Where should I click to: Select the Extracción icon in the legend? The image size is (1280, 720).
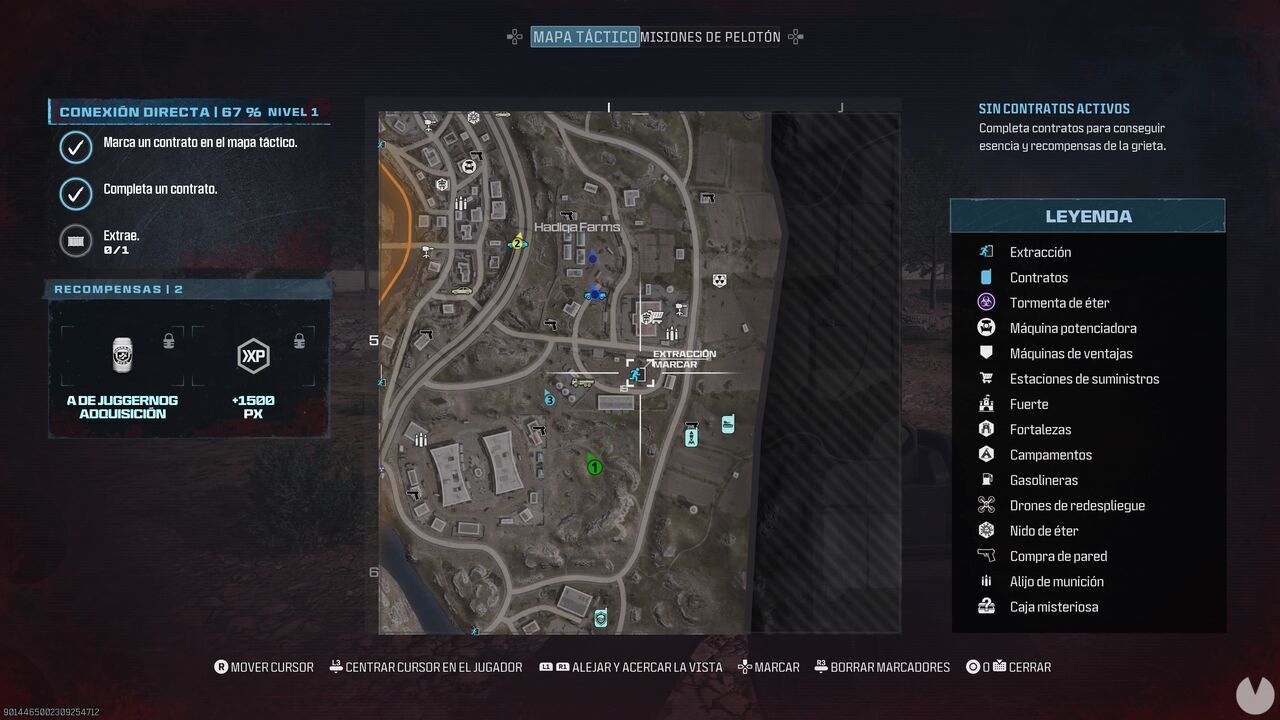985,252
